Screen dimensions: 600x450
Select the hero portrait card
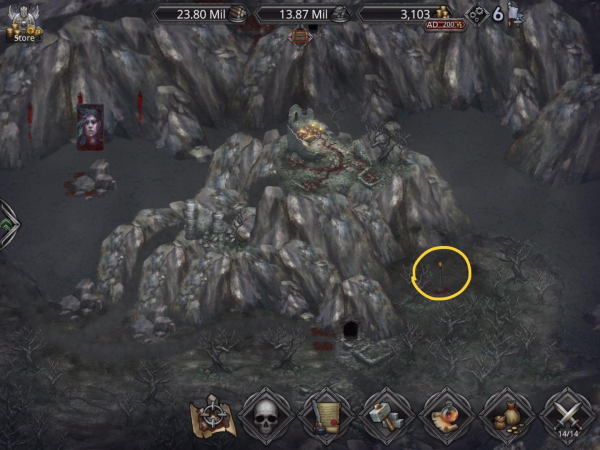pyautogui.click(x=90, y=128)
